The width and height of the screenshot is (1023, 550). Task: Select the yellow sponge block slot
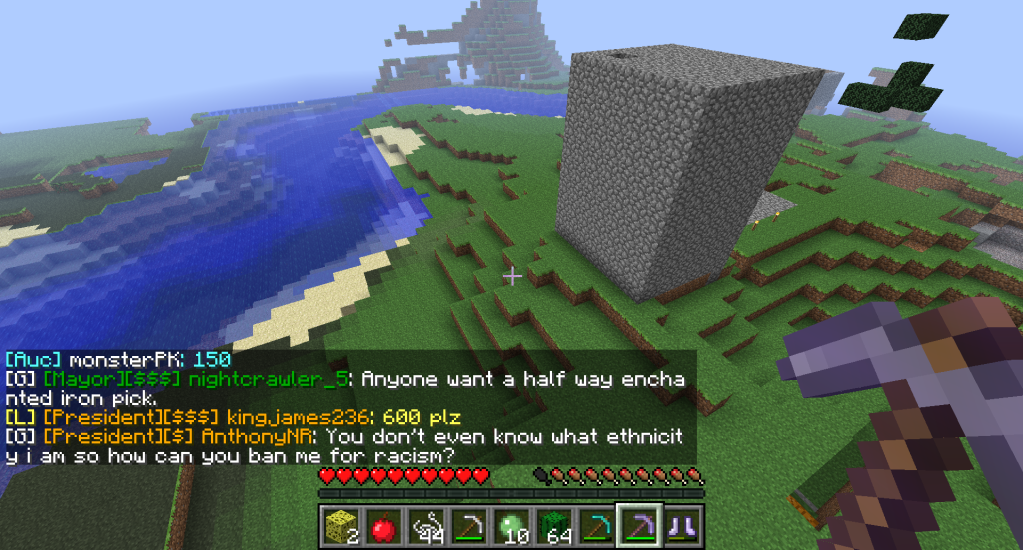[339, 525]
